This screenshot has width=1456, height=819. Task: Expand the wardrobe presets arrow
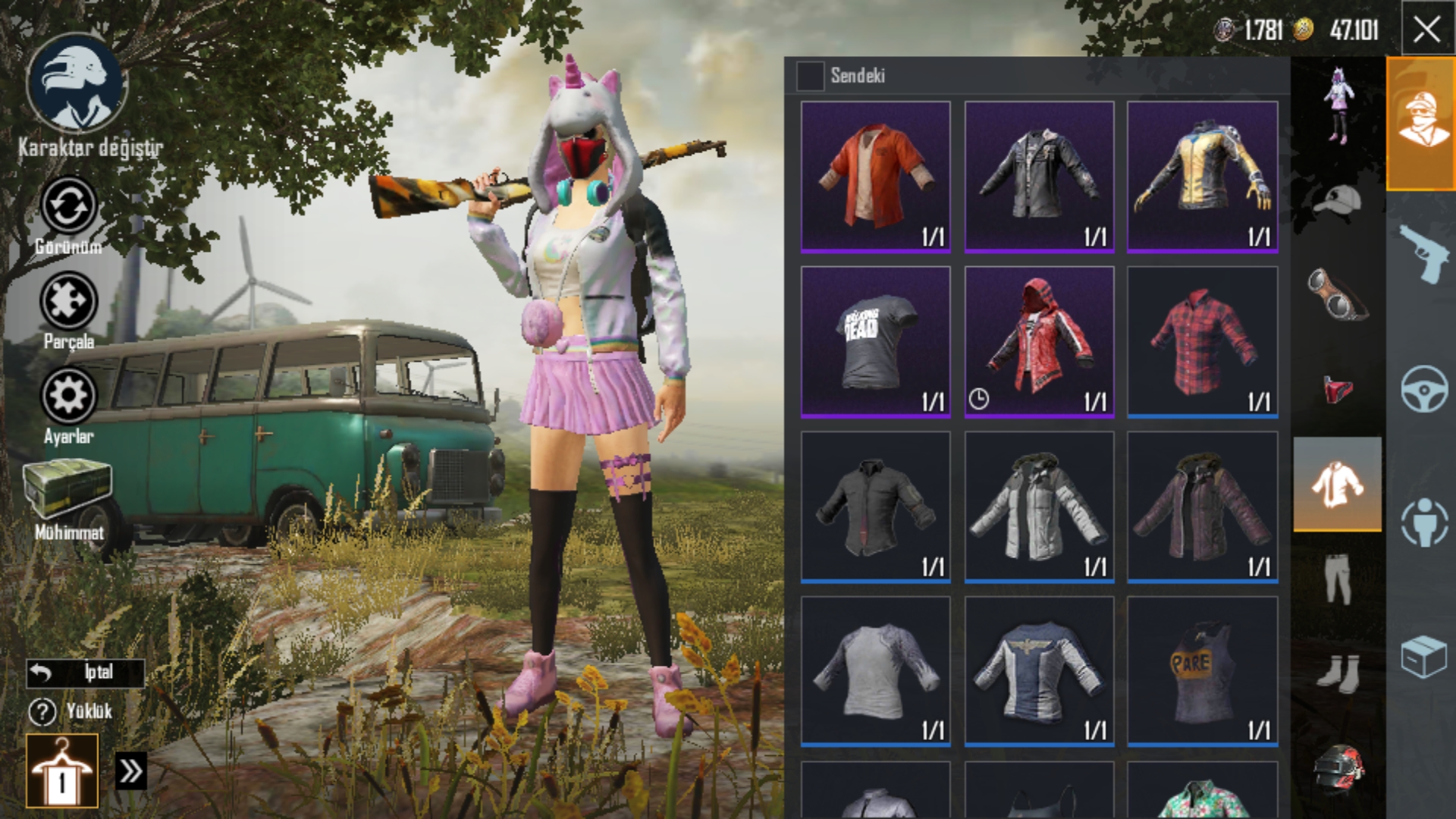(130, 772)
